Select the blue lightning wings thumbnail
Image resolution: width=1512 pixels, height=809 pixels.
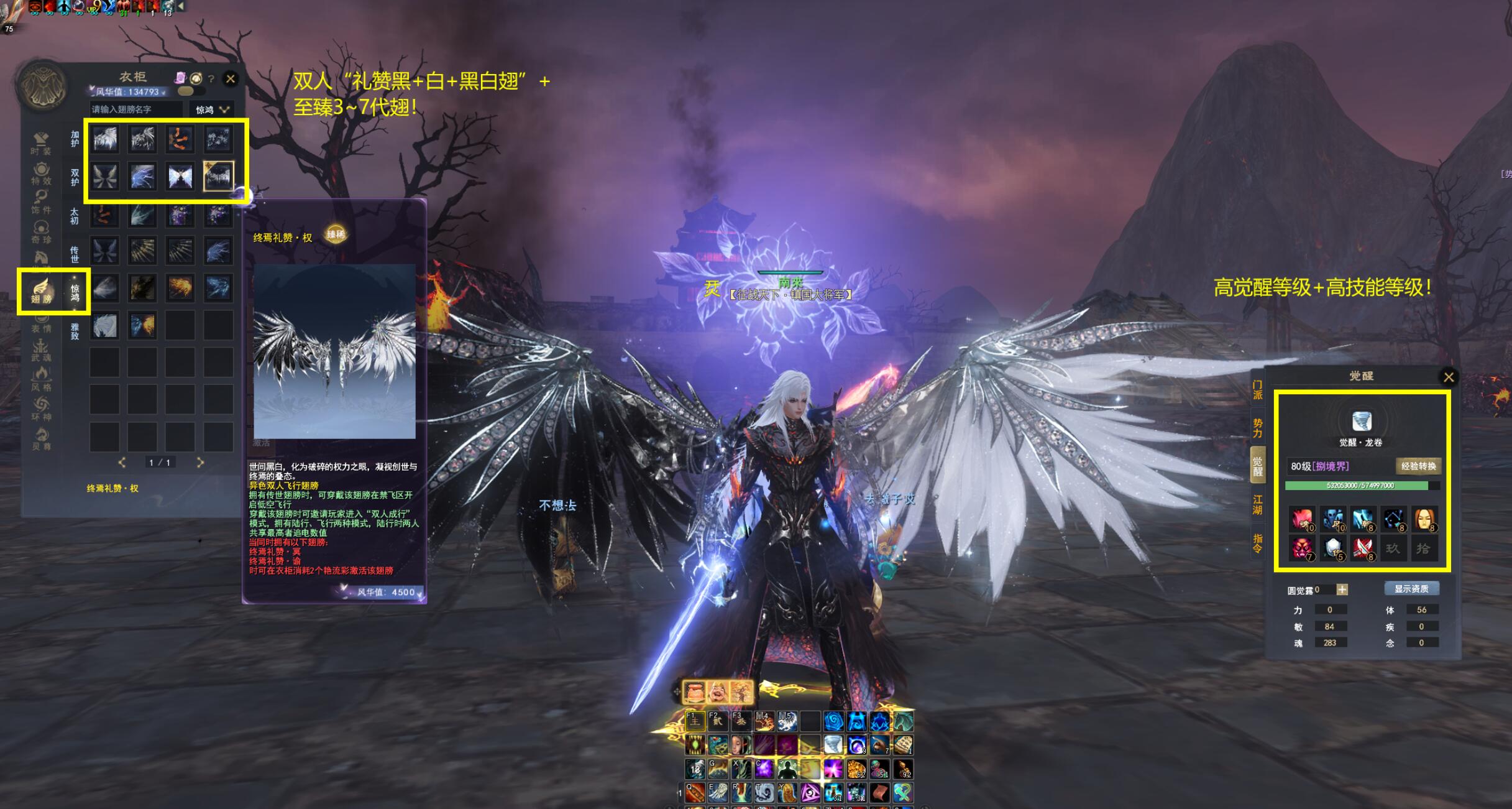coord(142,177)
